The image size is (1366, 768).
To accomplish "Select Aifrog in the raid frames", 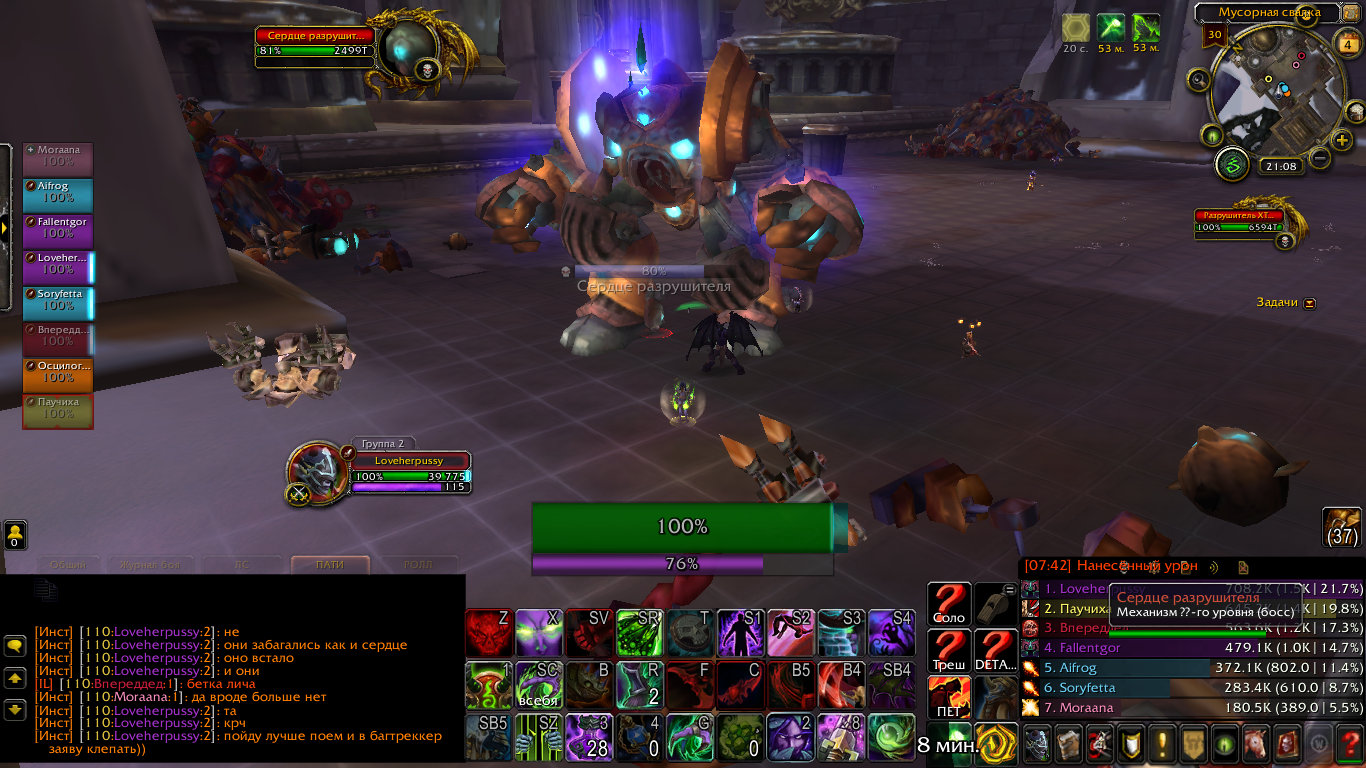I will pyautogui.click(x=58, y=194).
